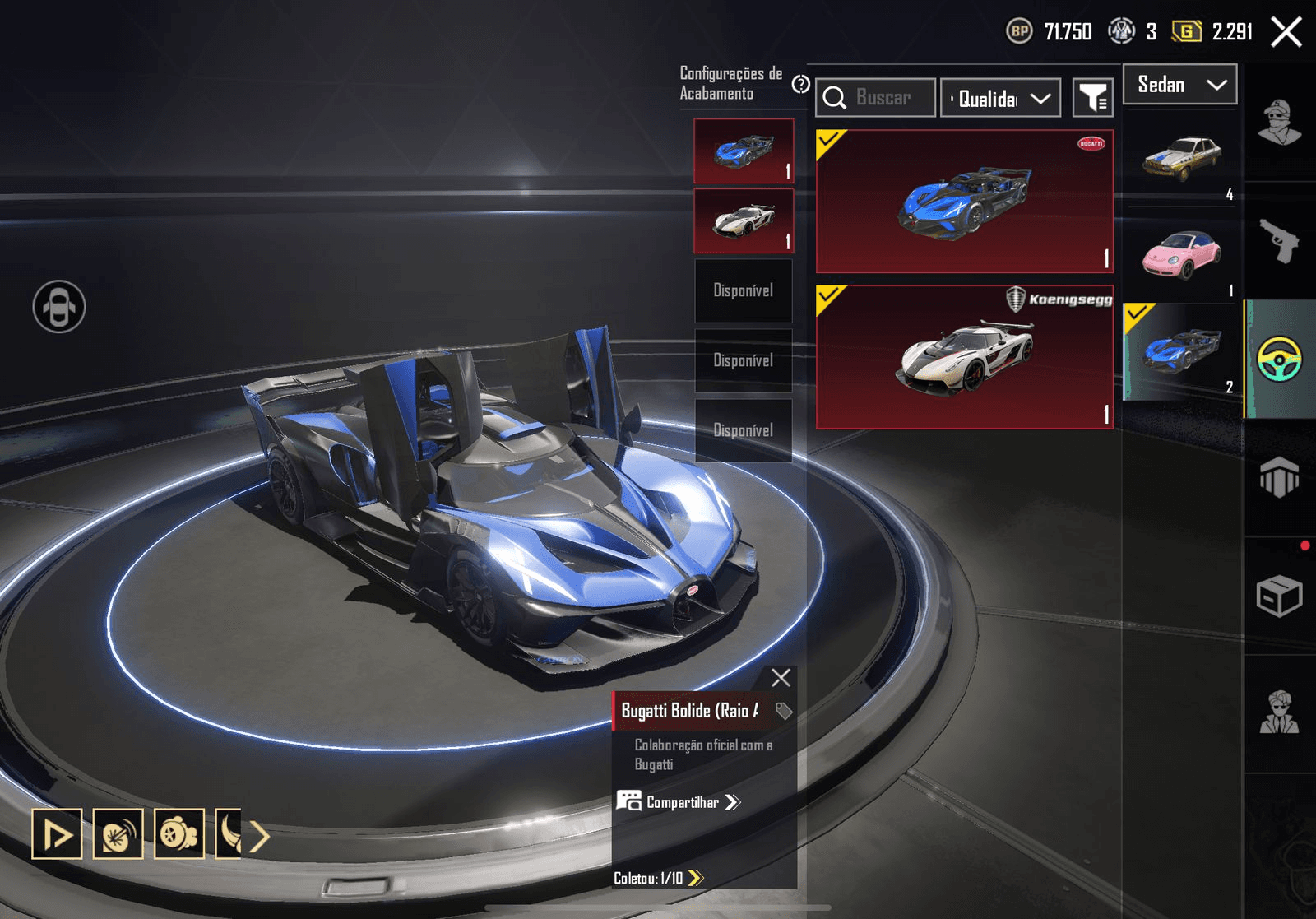Choose the gold and white sedan thumbnail
Screen dimensions: 1316x919
coord(1181,158)
